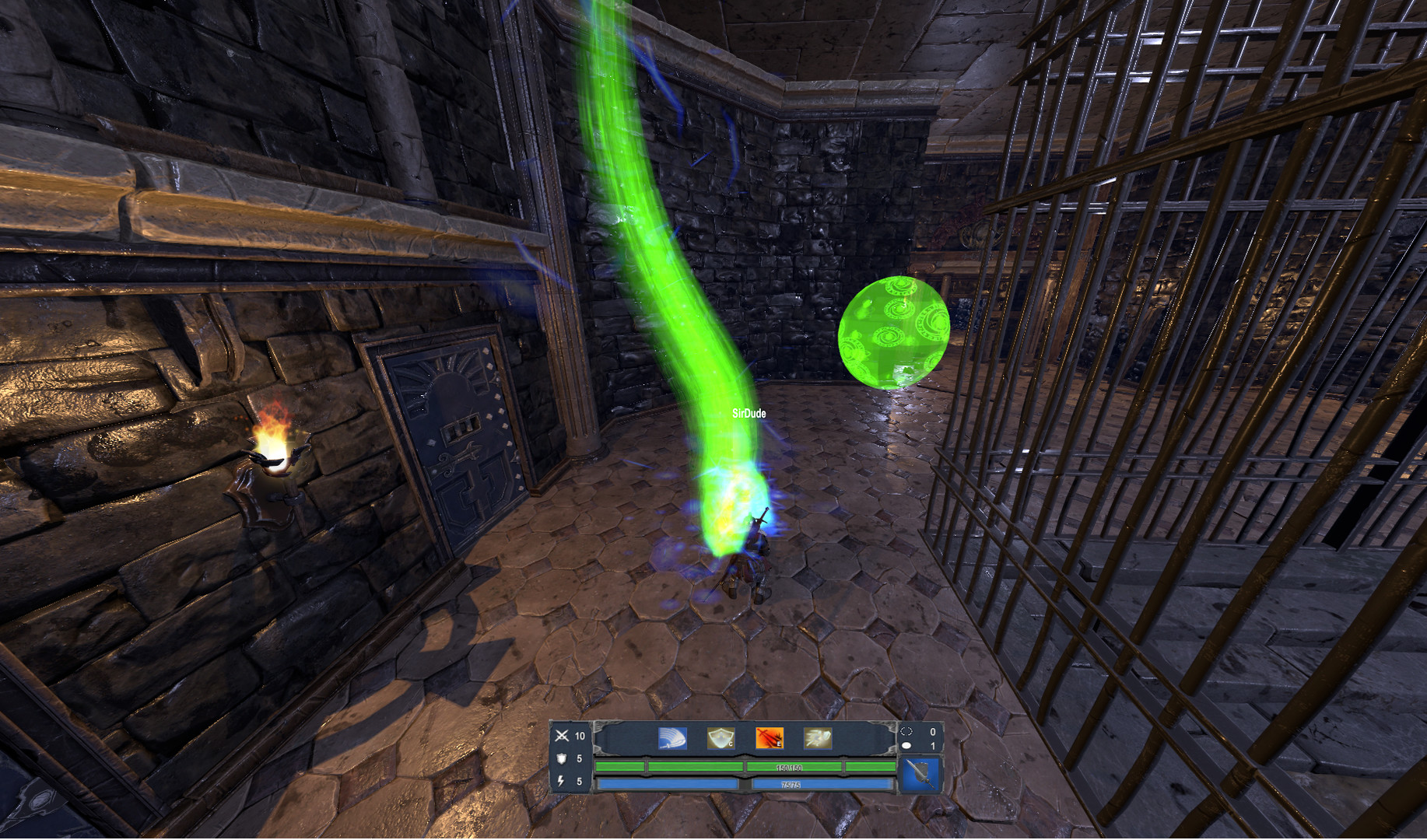This screenshot has width=1427, height=840.
Task: Toggle the shield ability with C keybind badge
Action: click(x=730, y=744)
